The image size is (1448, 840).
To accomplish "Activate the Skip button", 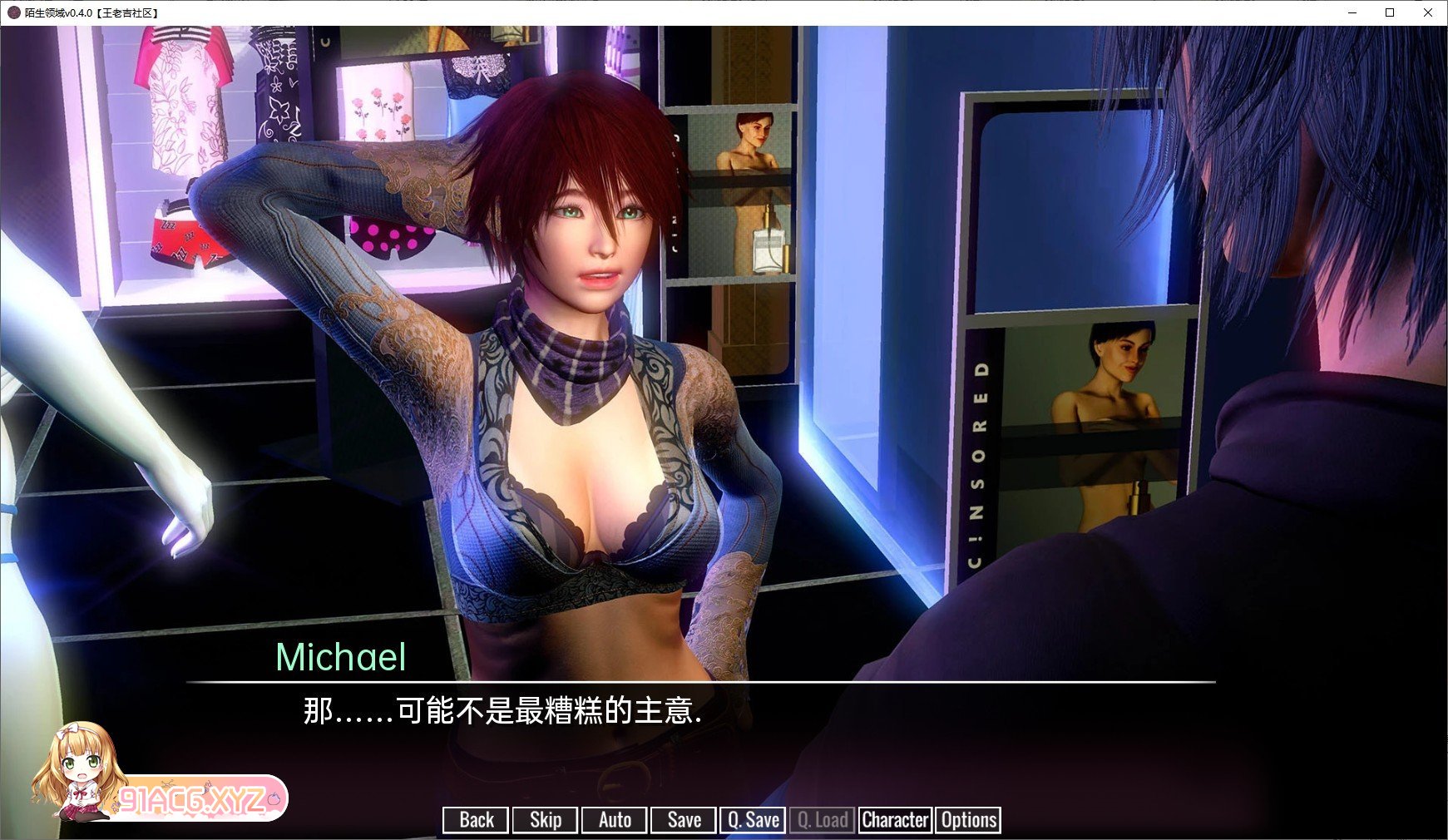I will [x=546, y=820].
